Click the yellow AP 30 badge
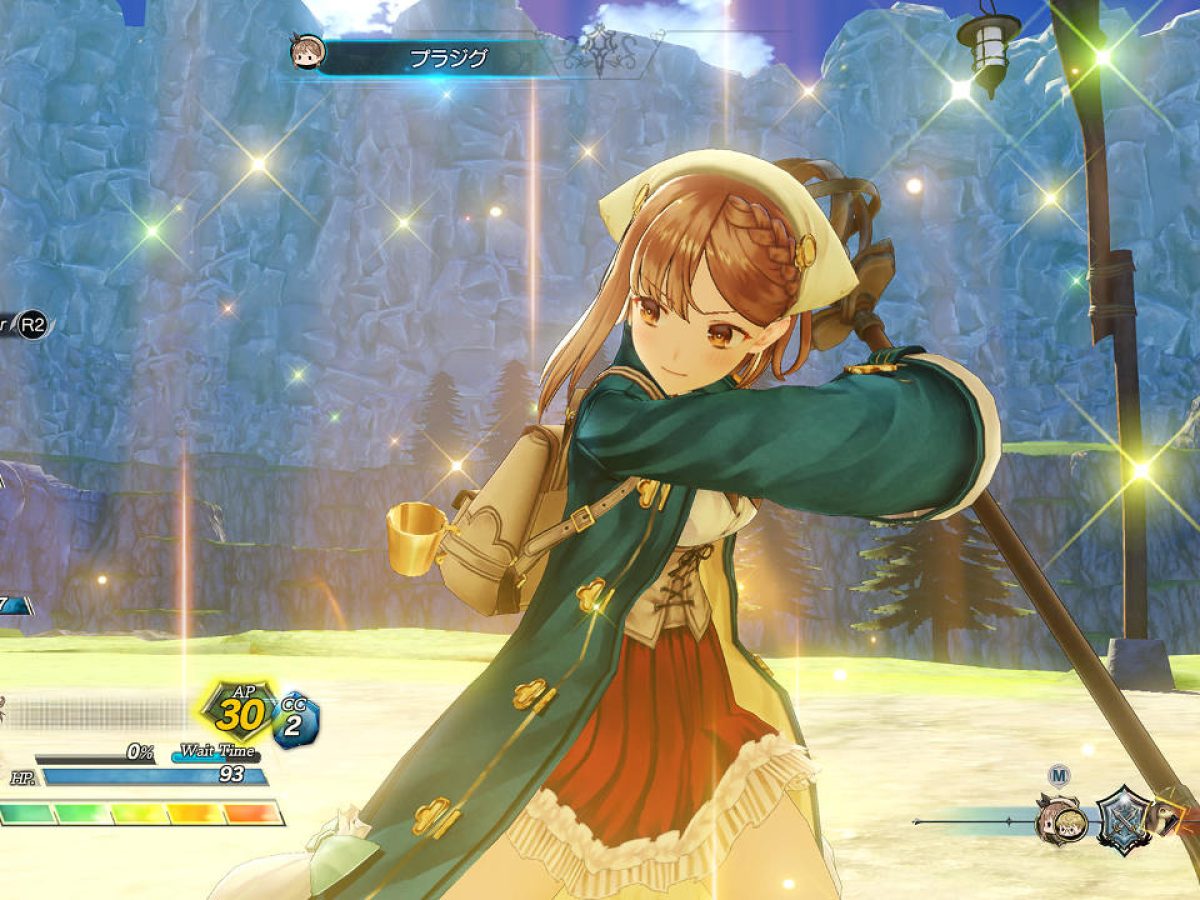Image resolution: width=1200 pixels, height=900 pixels. 240,712
